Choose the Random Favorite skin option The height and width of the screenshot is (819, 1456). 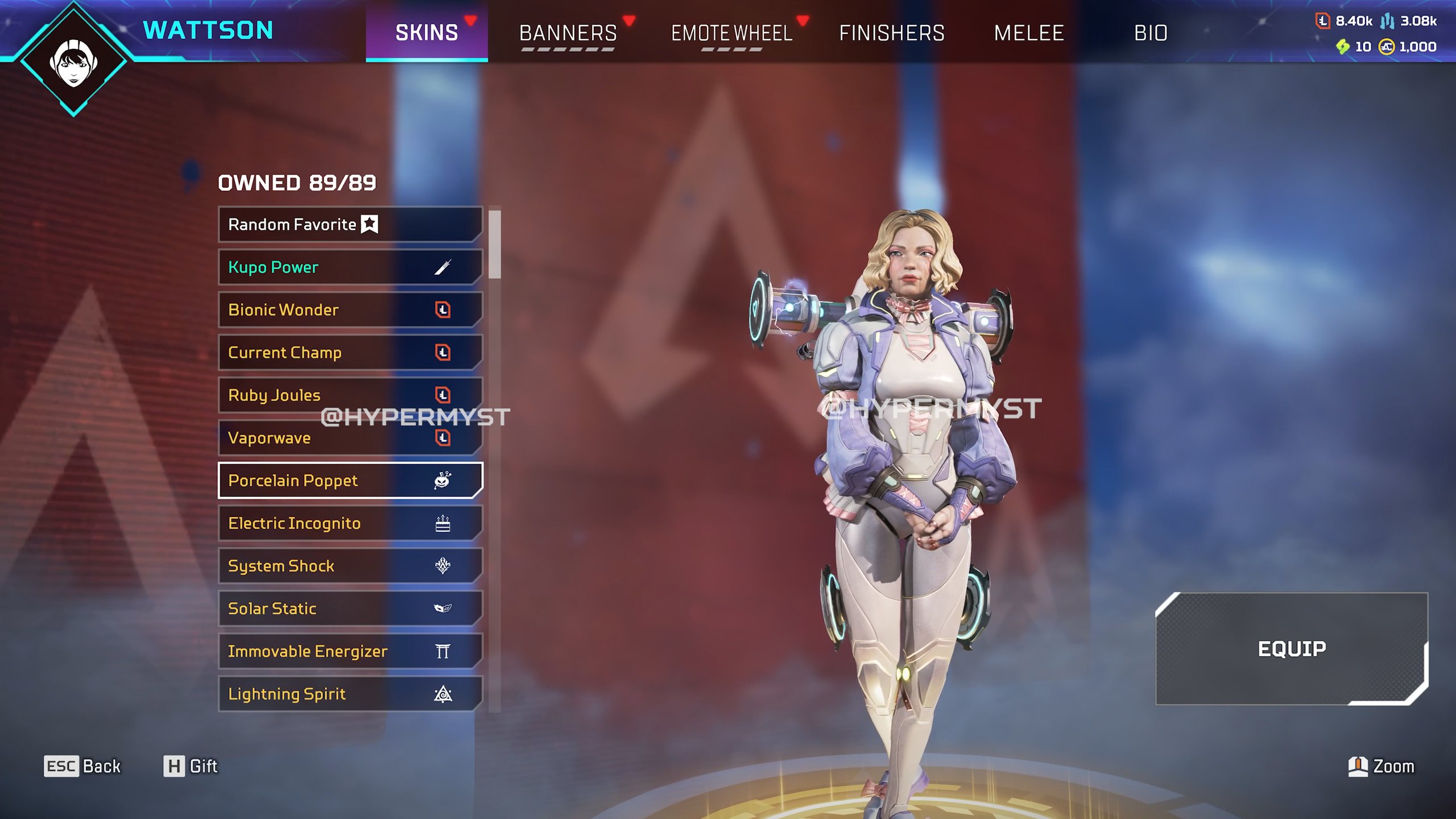[350, 225]
